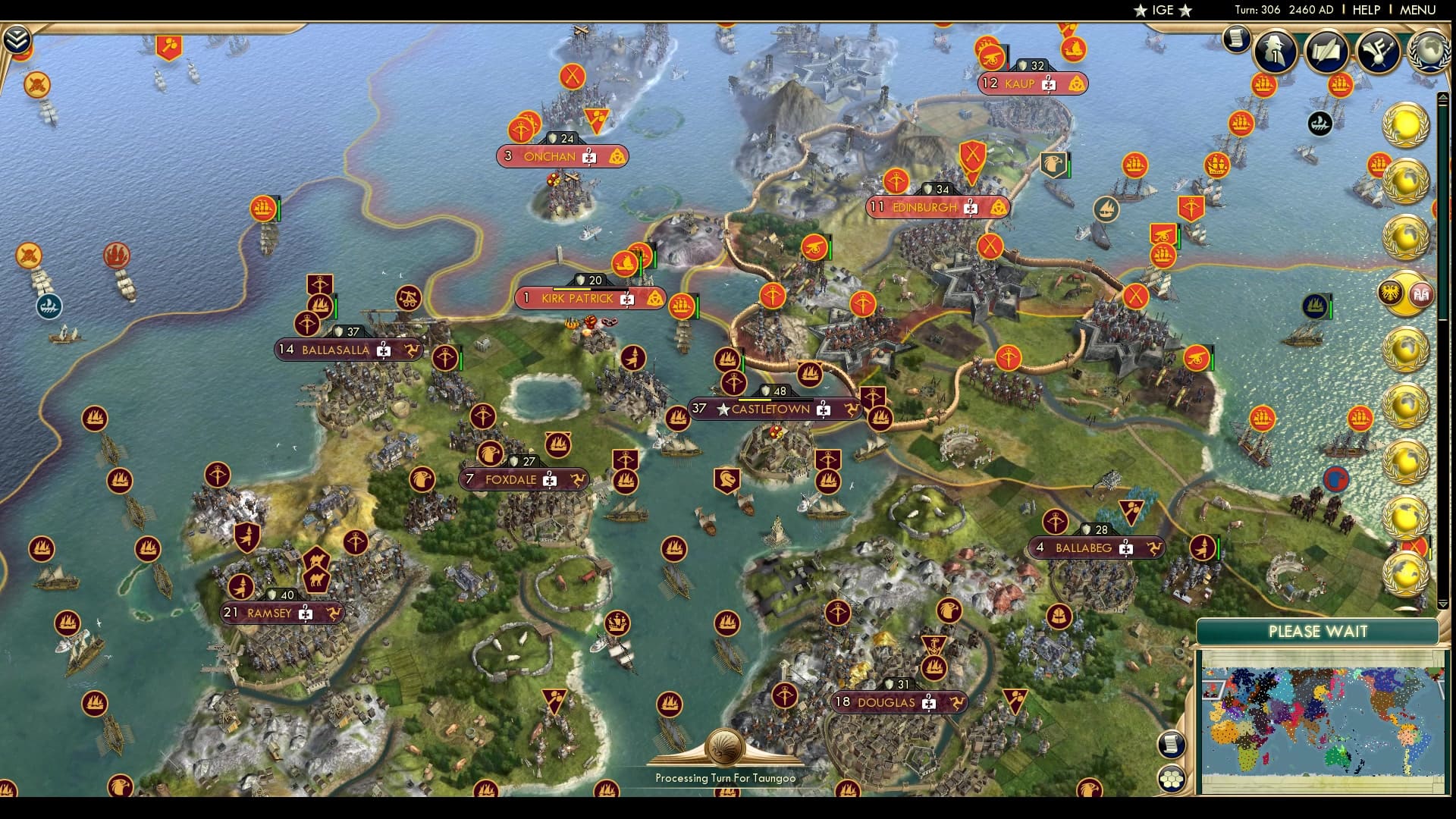This screenshot has height=819, width=1456.
Task: Select the frigate ship icon near Ballasalla
Action: 320,306
